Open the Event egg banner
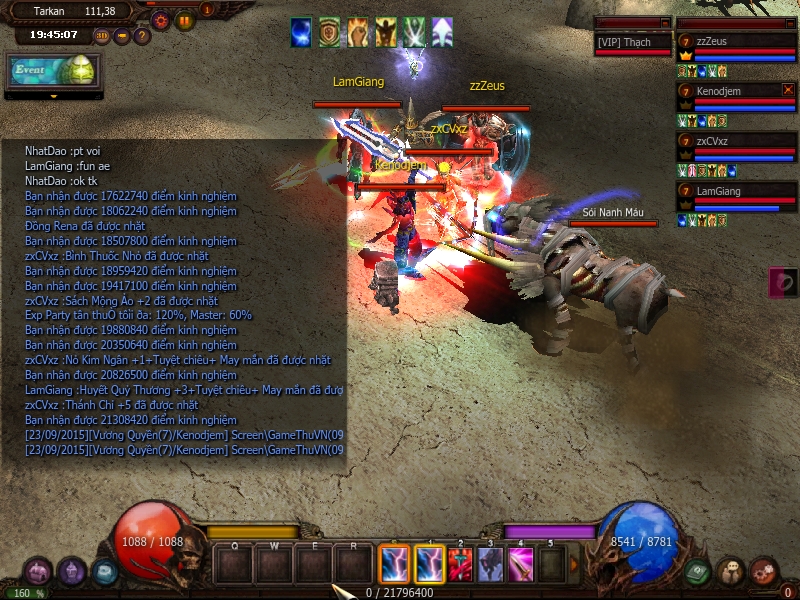The height and width of the screenshot is (600, 800). (x=54, y=71)
